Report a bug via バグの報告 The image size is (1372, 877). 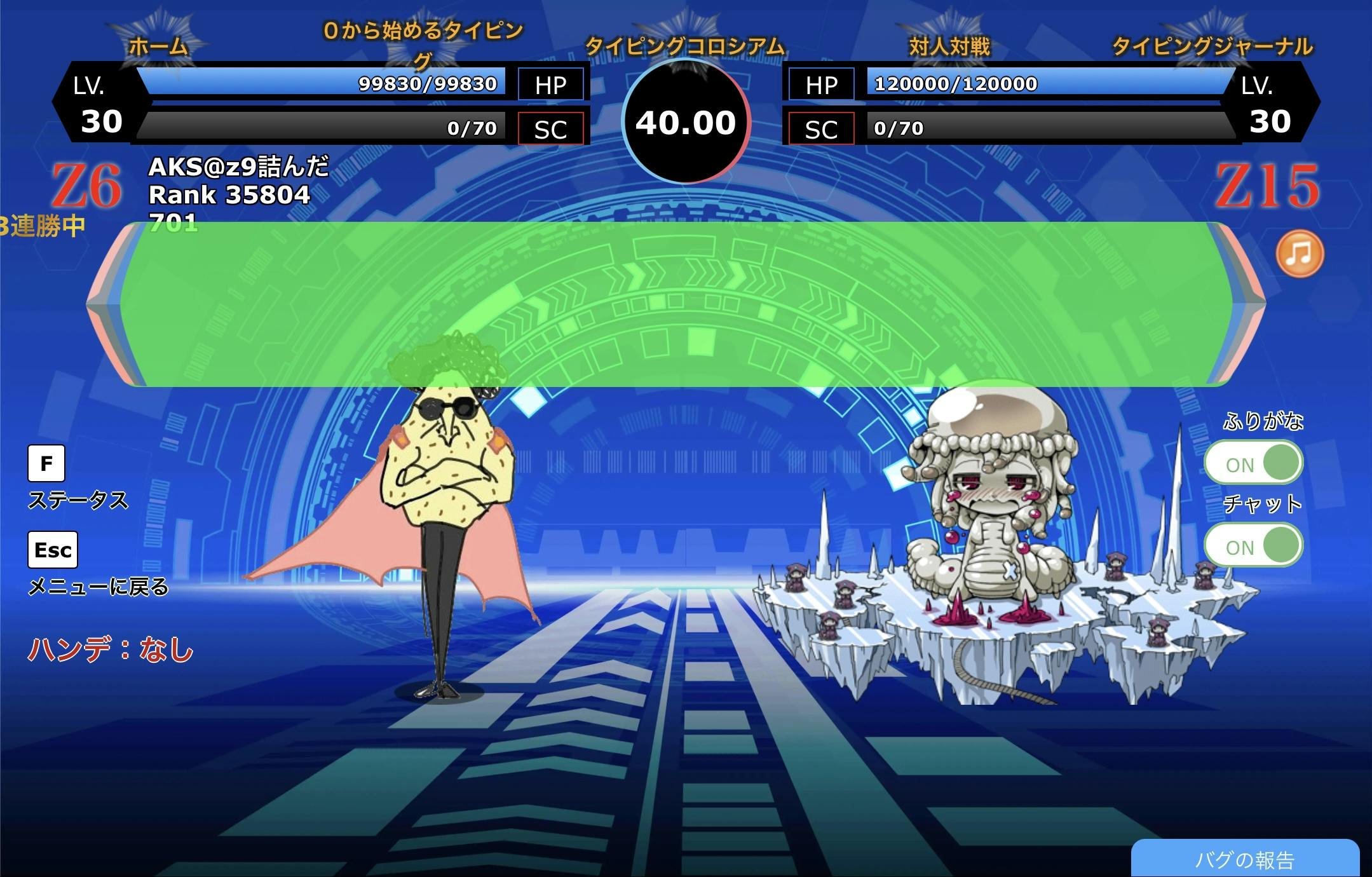(x=1244, y=859)
